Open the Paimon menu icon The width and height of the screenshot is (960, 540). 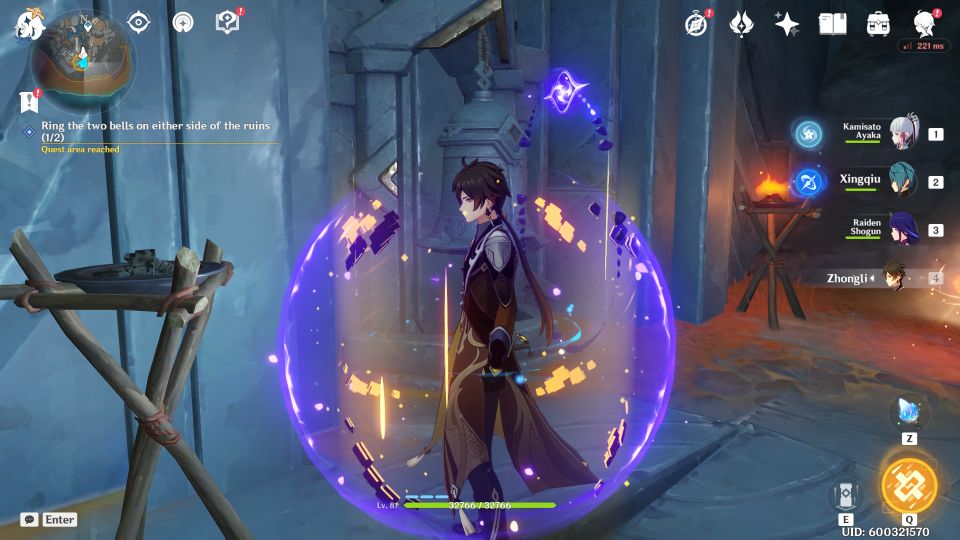pos(24,24)
